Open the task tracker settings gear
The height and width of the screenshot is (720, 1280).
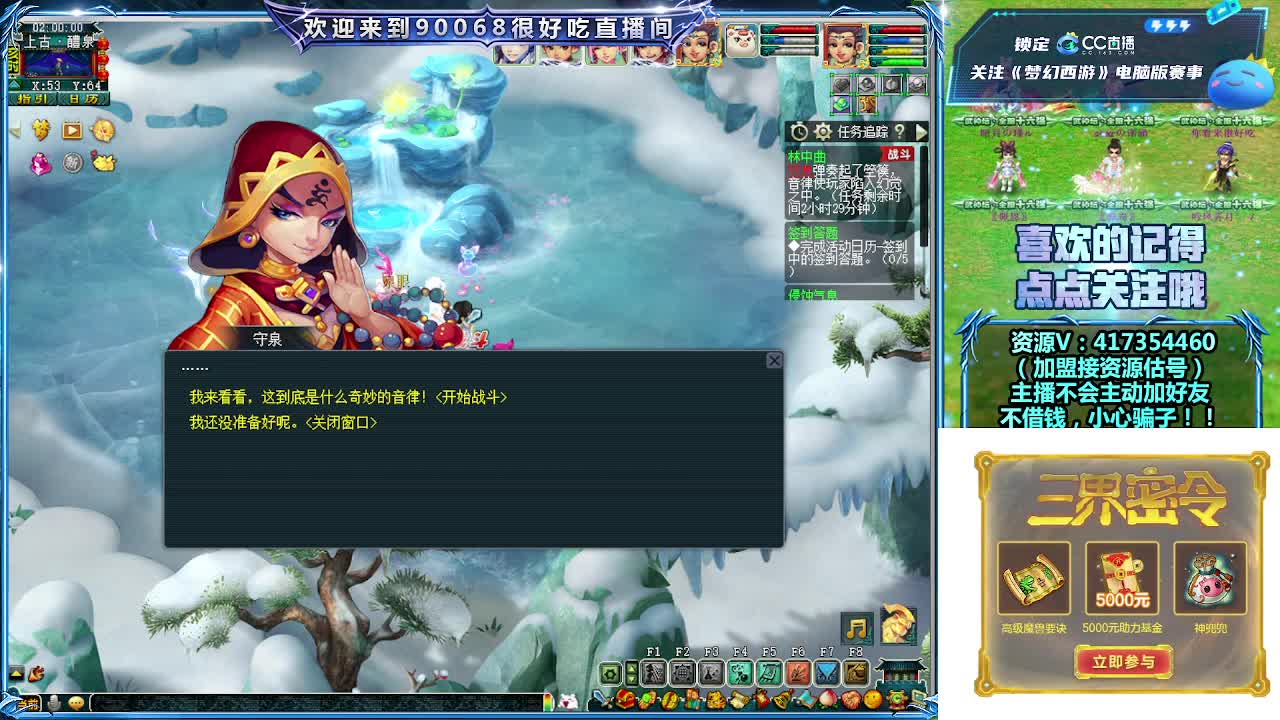tap(824, 130)
